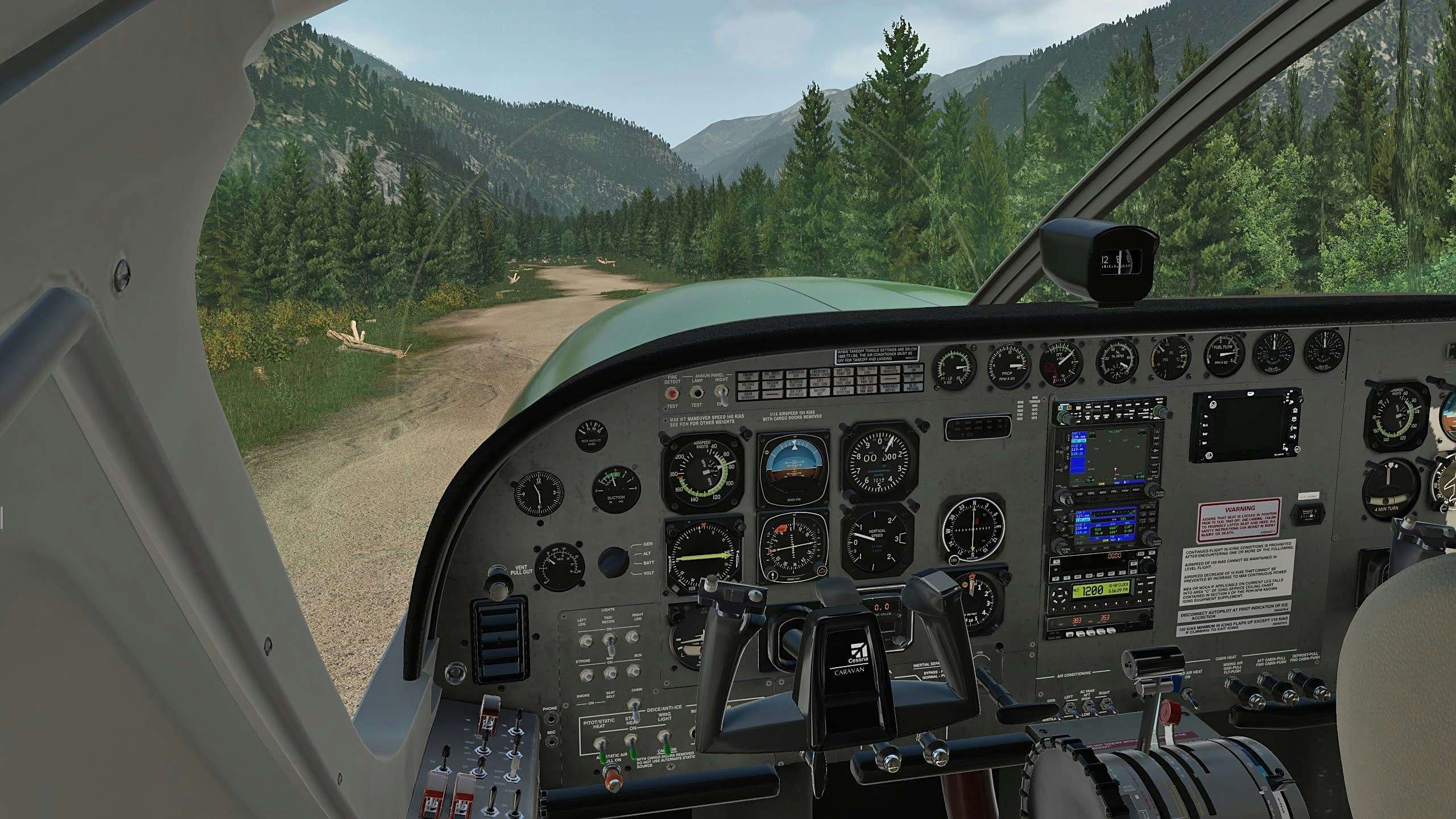Pull the red alternate static air knob
The width and height of the screenshot is (1456, 819).
613,777
